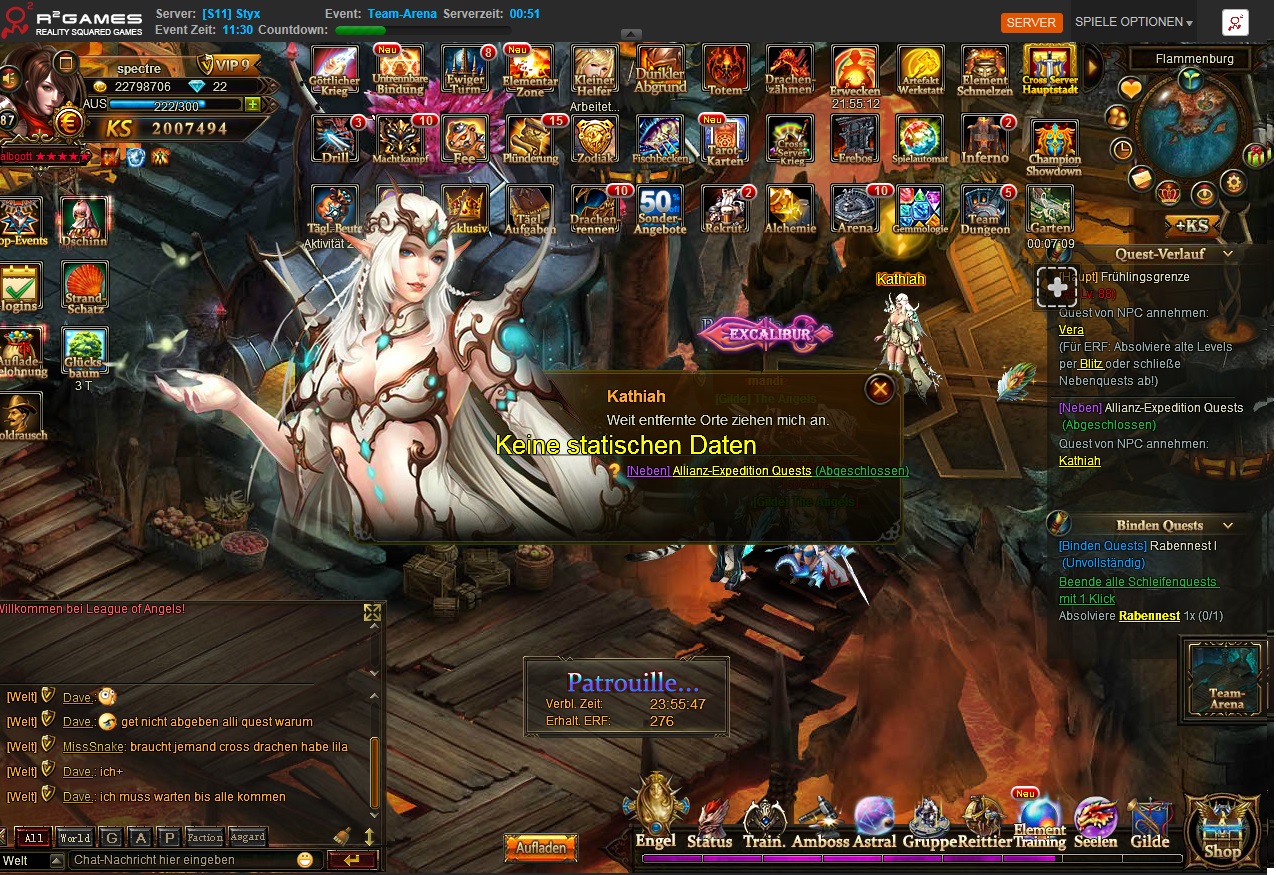The height and width of the screenshot is (875, 1276).
Task: Close the Kathiah dialogue window
Action: point(880,388)
